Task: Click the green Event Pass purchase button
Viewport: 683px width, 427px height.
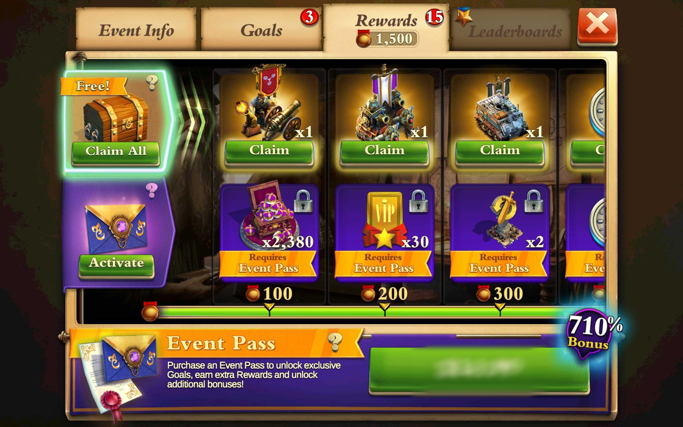Action: pos(478,369)
